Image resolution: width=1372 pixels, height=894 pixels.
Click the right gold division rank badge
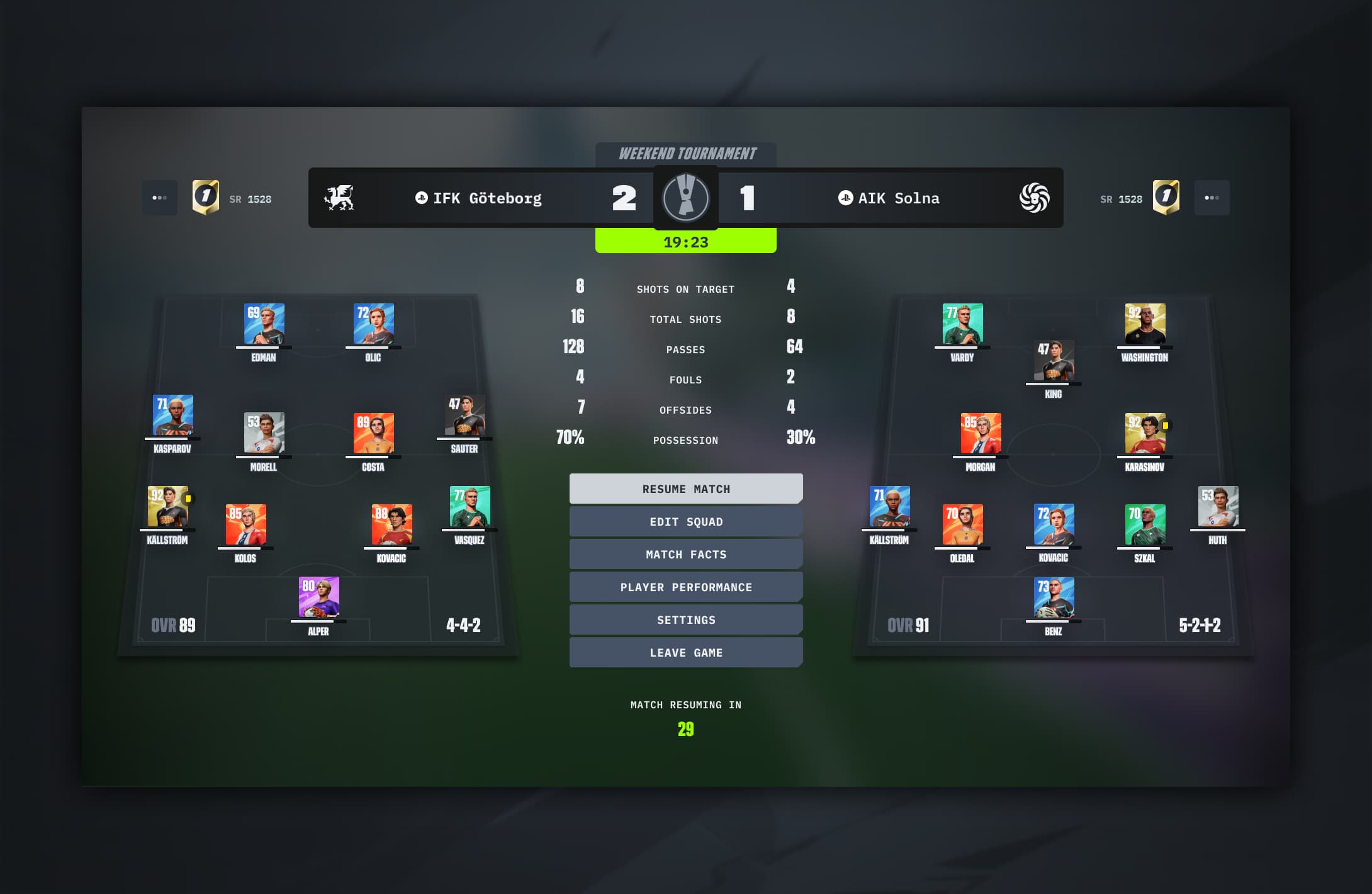coord(1167,197)
